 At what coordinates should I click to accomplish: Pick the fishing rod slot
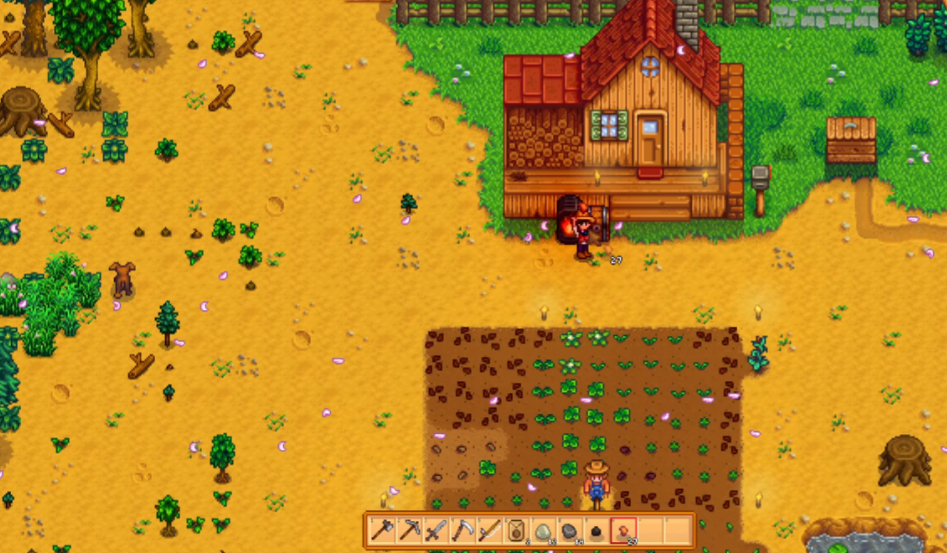489,530
